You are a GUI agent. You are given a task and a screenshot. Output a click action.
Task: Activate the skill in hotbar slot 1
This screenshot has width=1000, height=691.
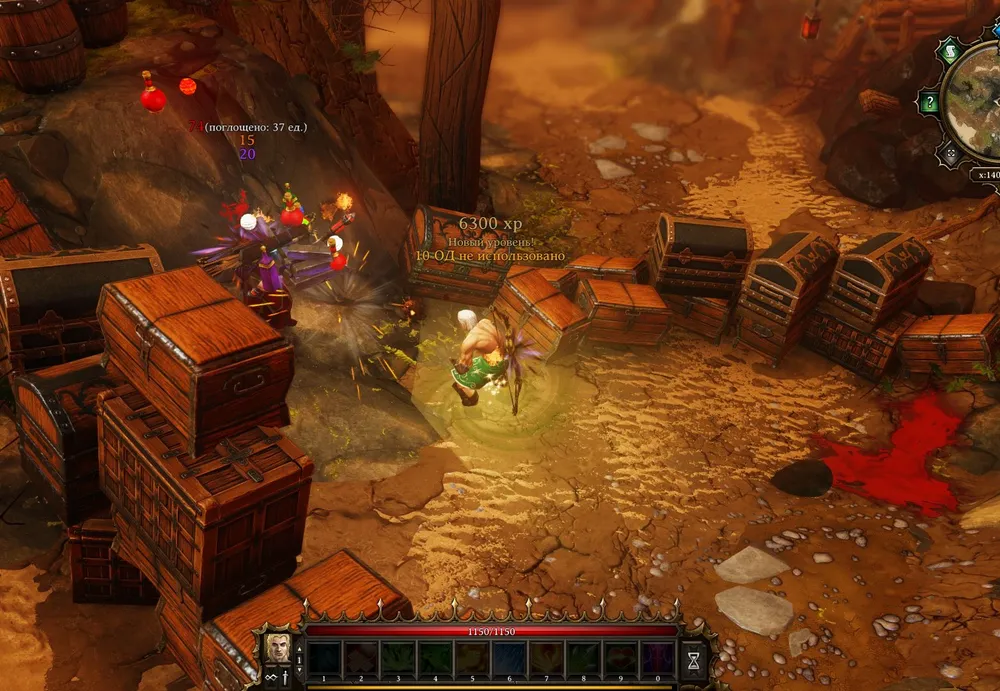324,659
